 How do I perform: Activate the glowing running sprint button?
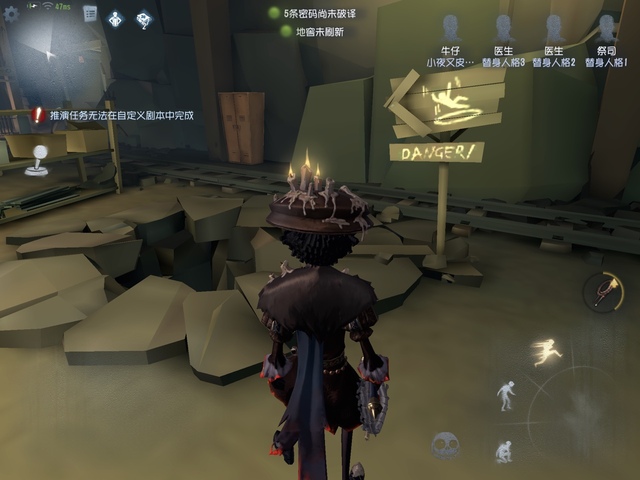click(546, 351)
